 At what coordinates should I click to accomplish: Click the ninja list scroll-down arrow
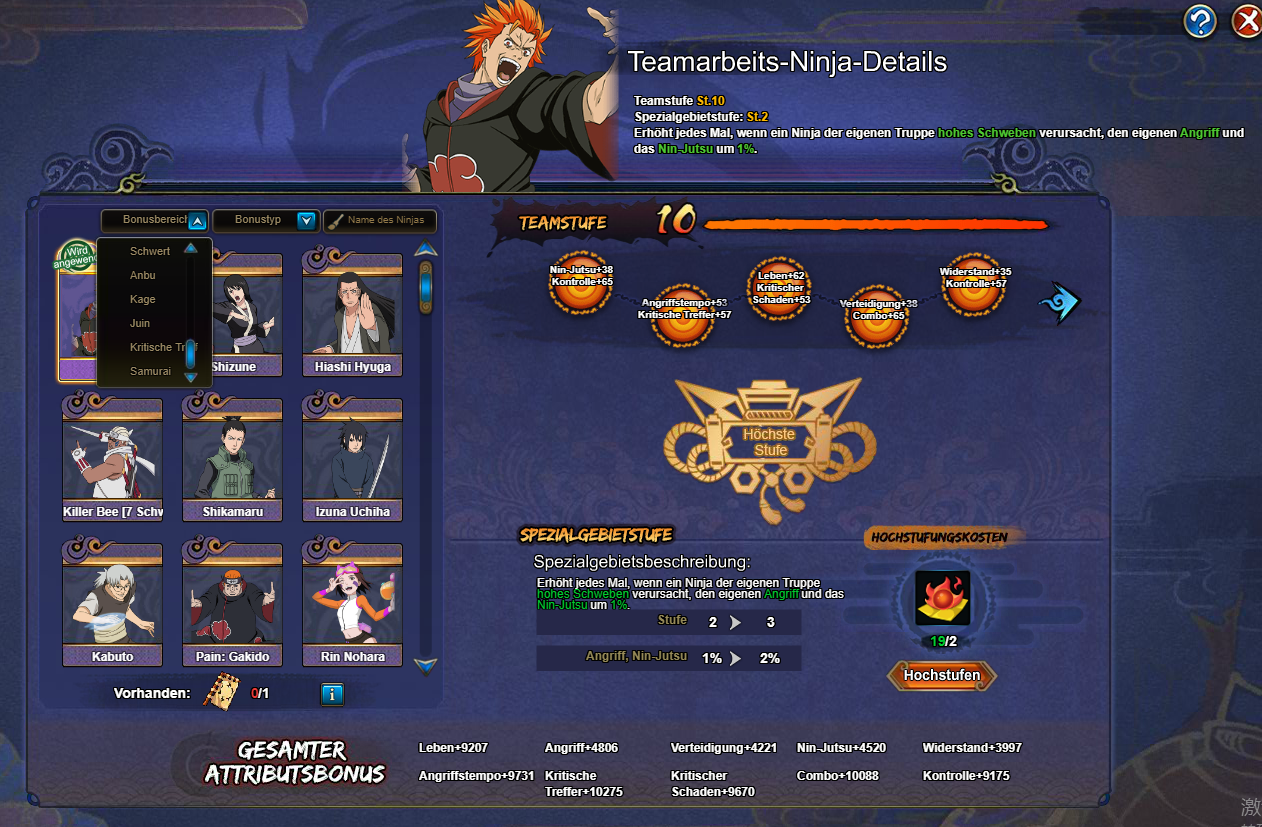(426, 664)
